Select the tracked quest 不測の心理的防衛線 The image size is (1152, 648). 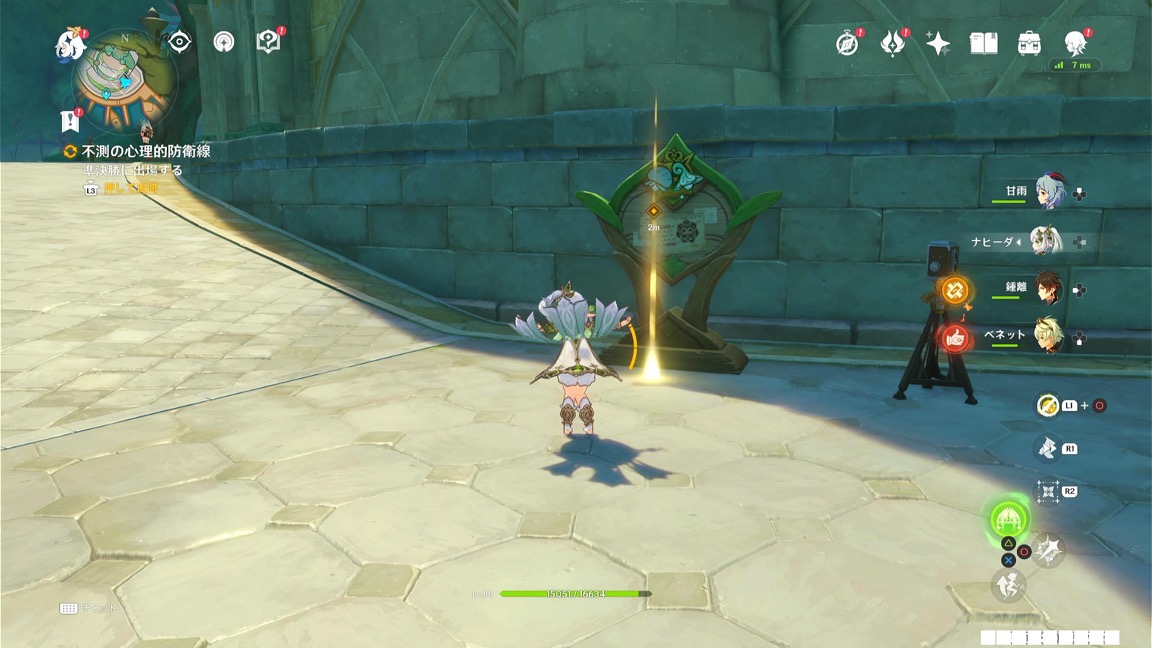(x=145, y=151)
